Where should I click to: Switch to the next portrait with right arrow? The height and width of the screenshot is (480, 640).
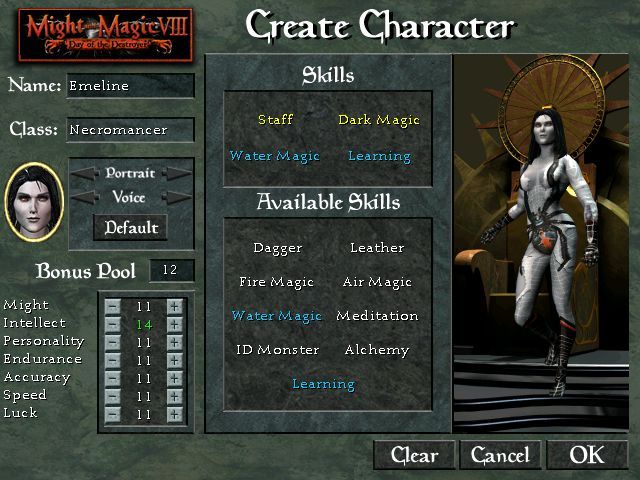coord(177,173)
